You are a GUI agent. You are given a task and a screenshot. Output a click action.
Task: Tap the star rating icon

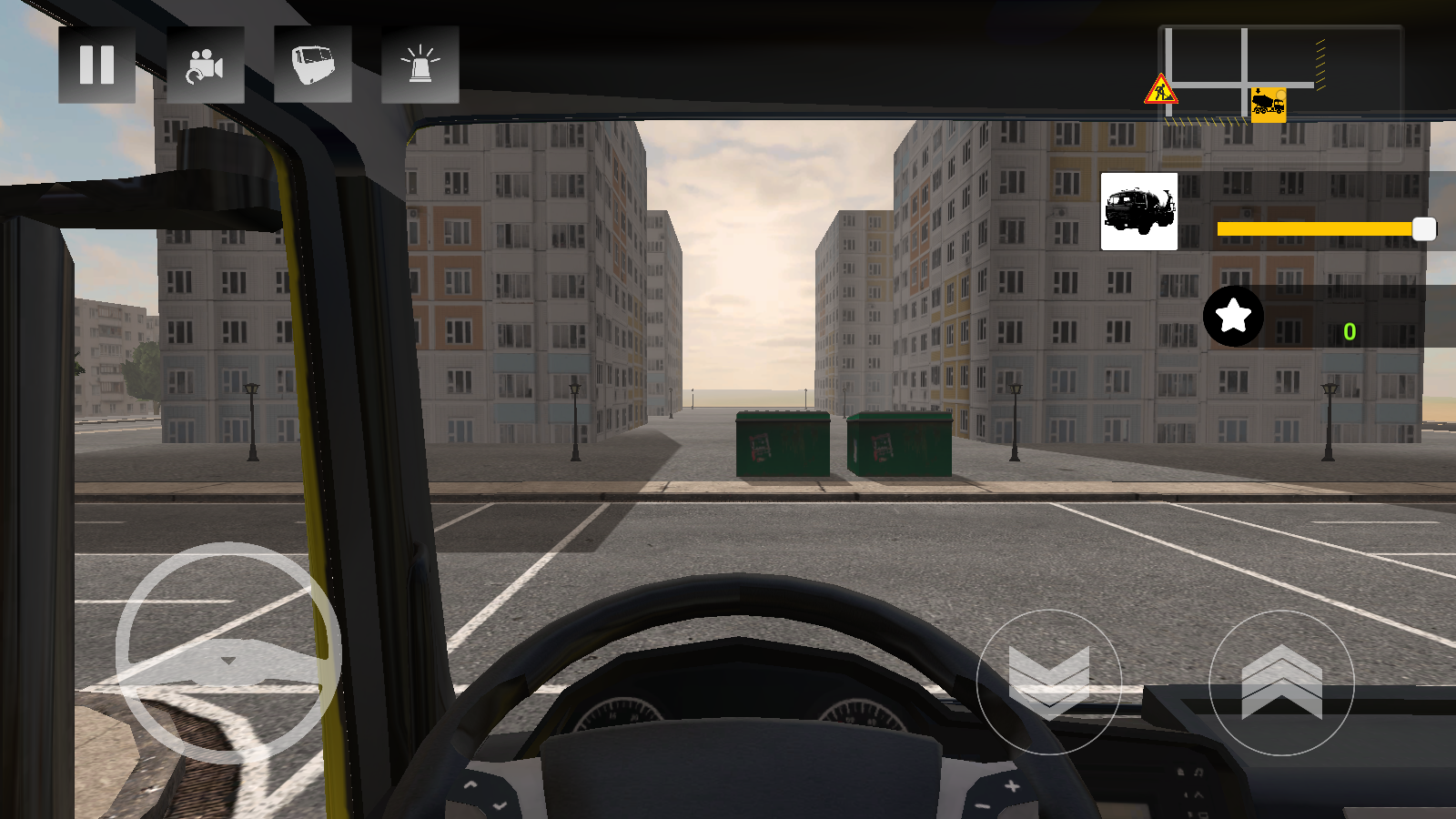click(x=1233, y=317)
